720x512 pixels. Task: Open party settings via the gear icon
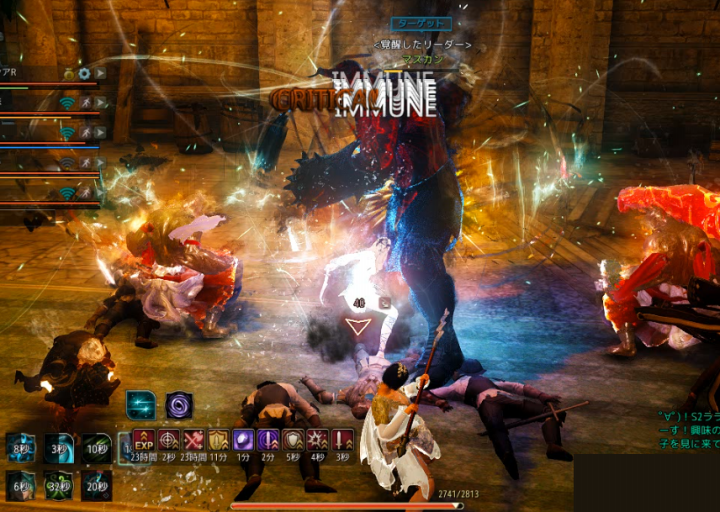click(84, 73)
